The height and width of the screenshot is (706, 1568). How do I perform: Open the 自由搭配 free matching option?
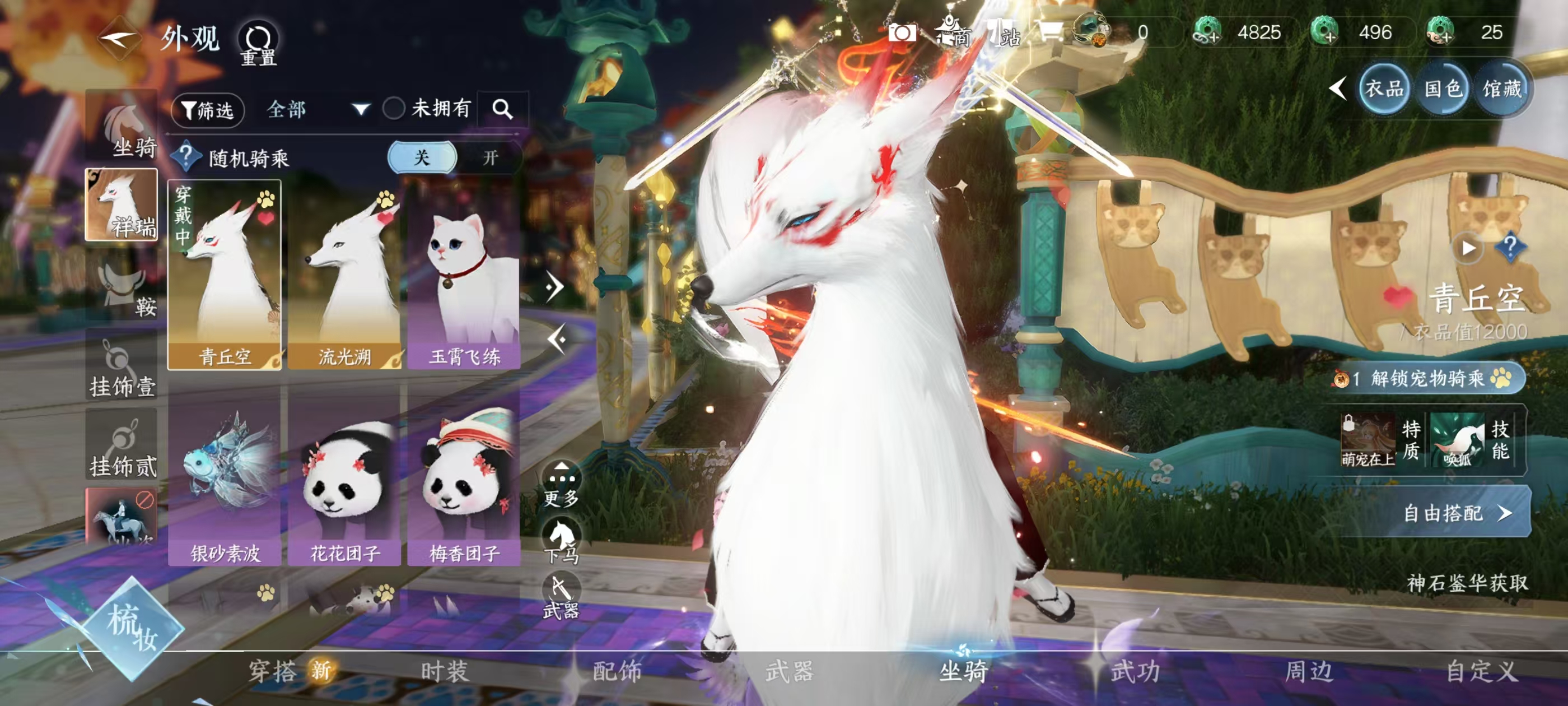[x=1455, y=513]
